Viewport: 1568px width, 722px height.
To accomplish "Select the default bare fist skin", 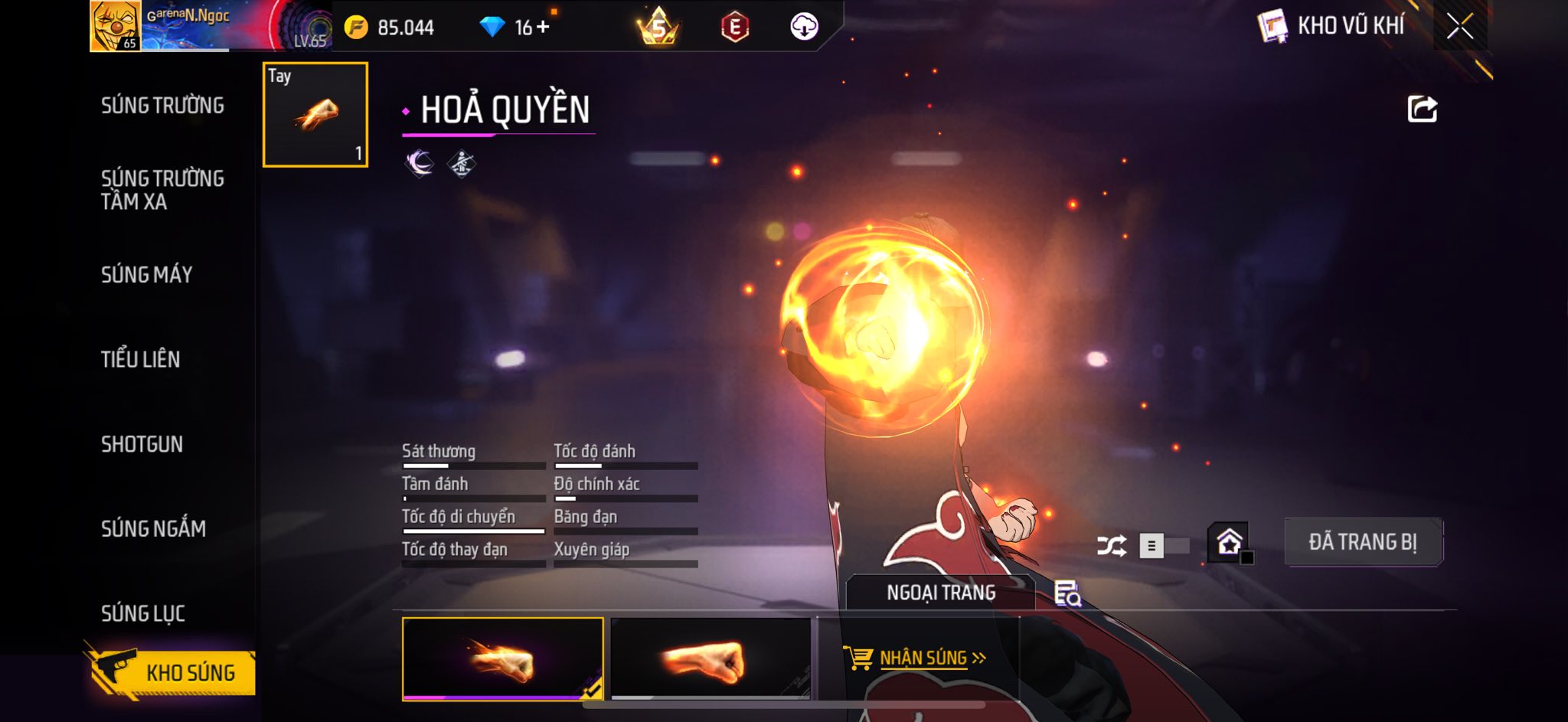I will pos(710,659).
